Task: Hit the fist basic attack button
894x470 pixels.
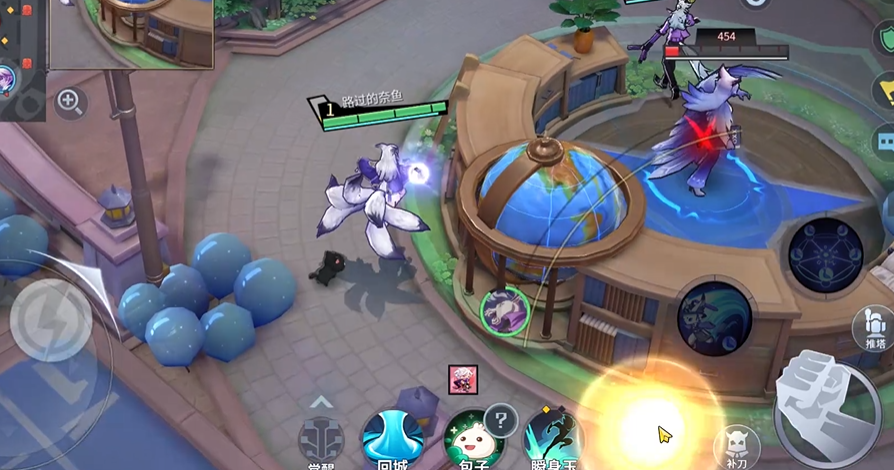Action: click(x=826, y=407)
